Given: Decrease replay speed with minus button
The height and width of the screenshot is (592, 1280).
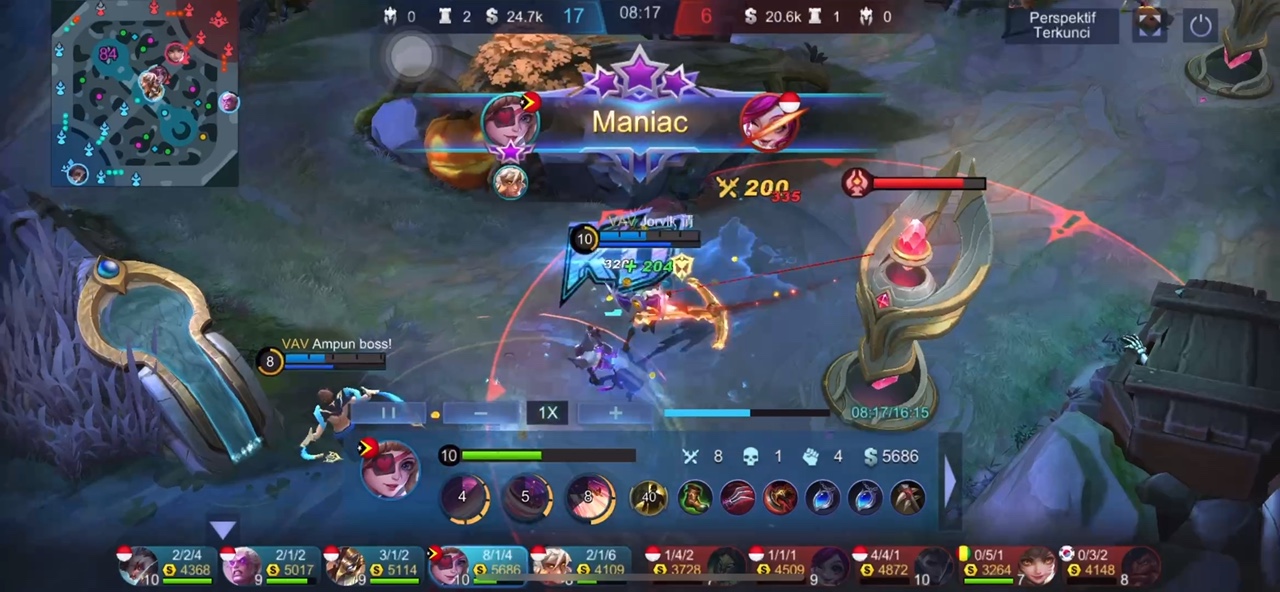Looking at the screenshot, I should pyautogui.click(x=481, y=413).
